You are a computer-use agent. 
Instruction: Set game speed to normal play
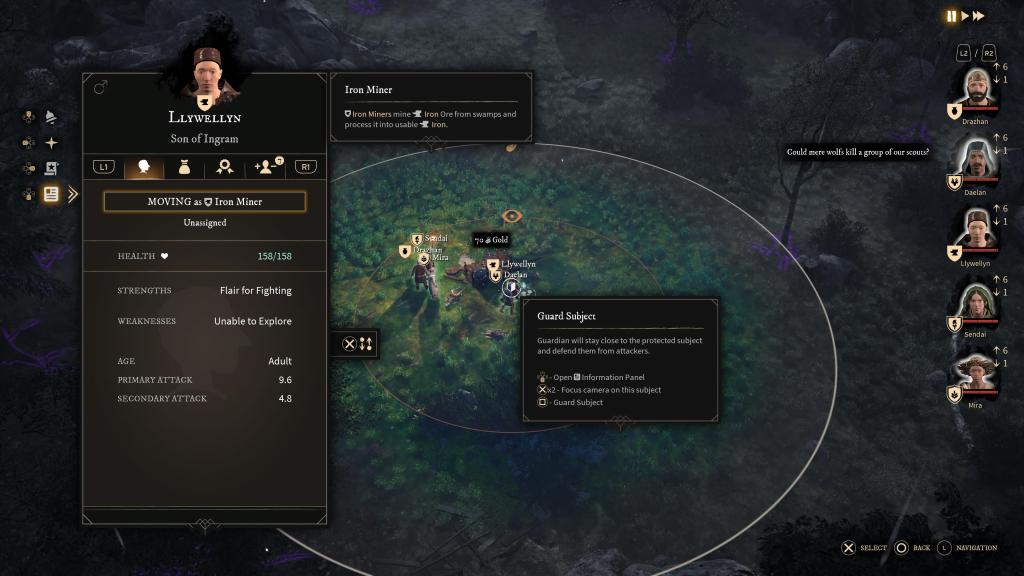pyautogui.click(x=965, y=16)
